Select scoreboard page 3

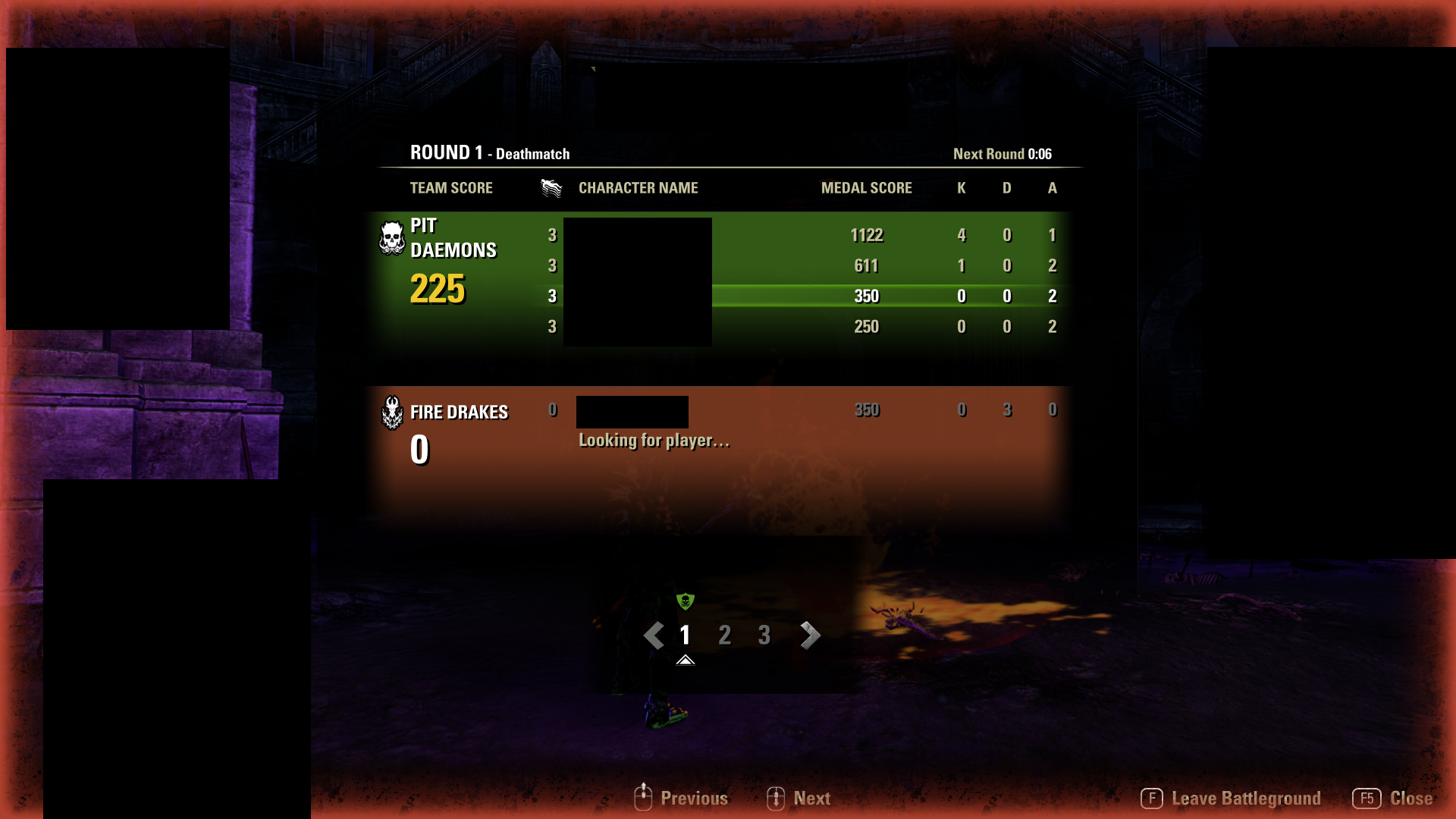click(764, 635)
